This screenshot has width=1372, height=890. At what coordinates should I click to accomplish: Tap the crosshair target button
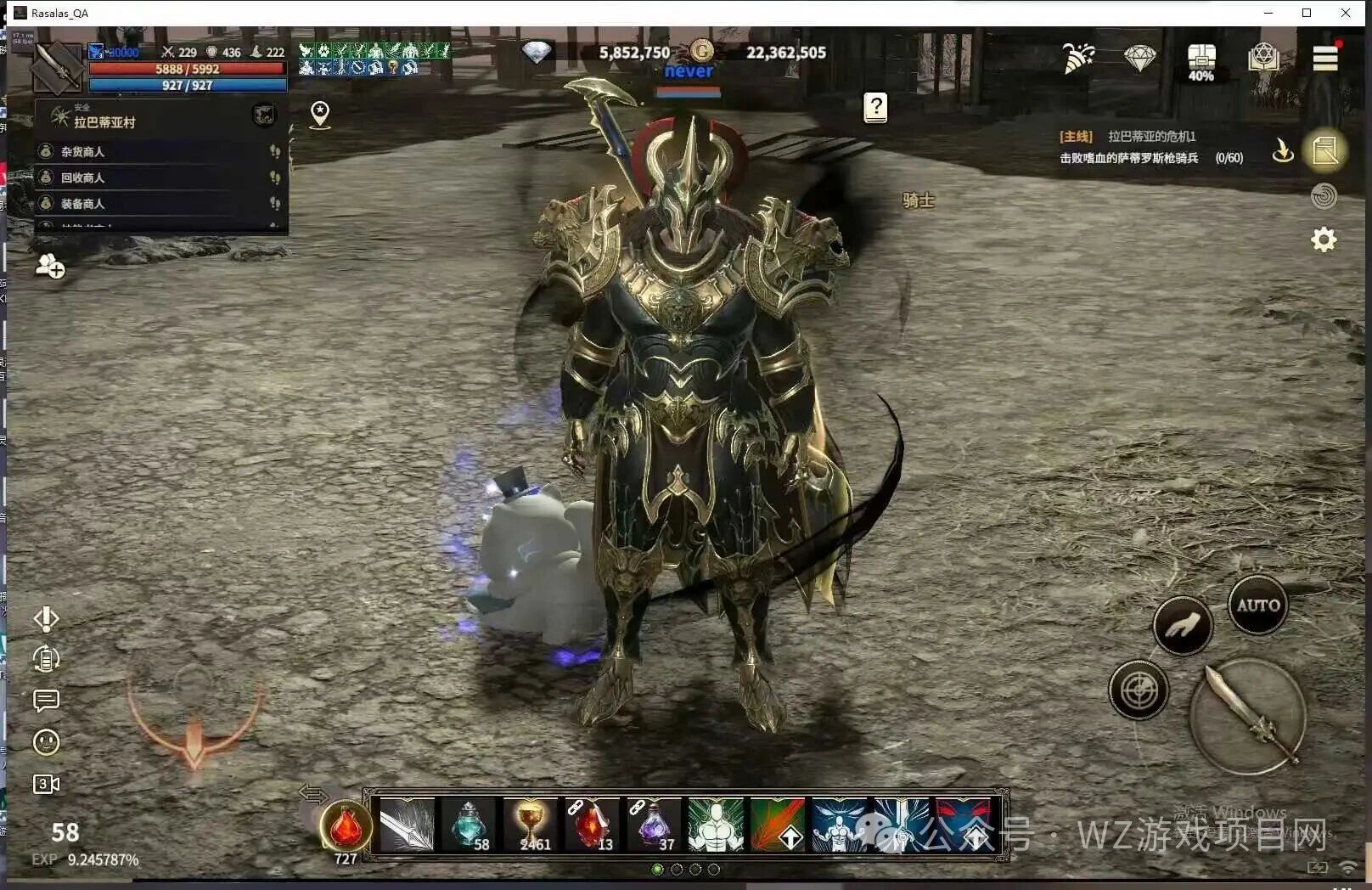pos(1139,690)
